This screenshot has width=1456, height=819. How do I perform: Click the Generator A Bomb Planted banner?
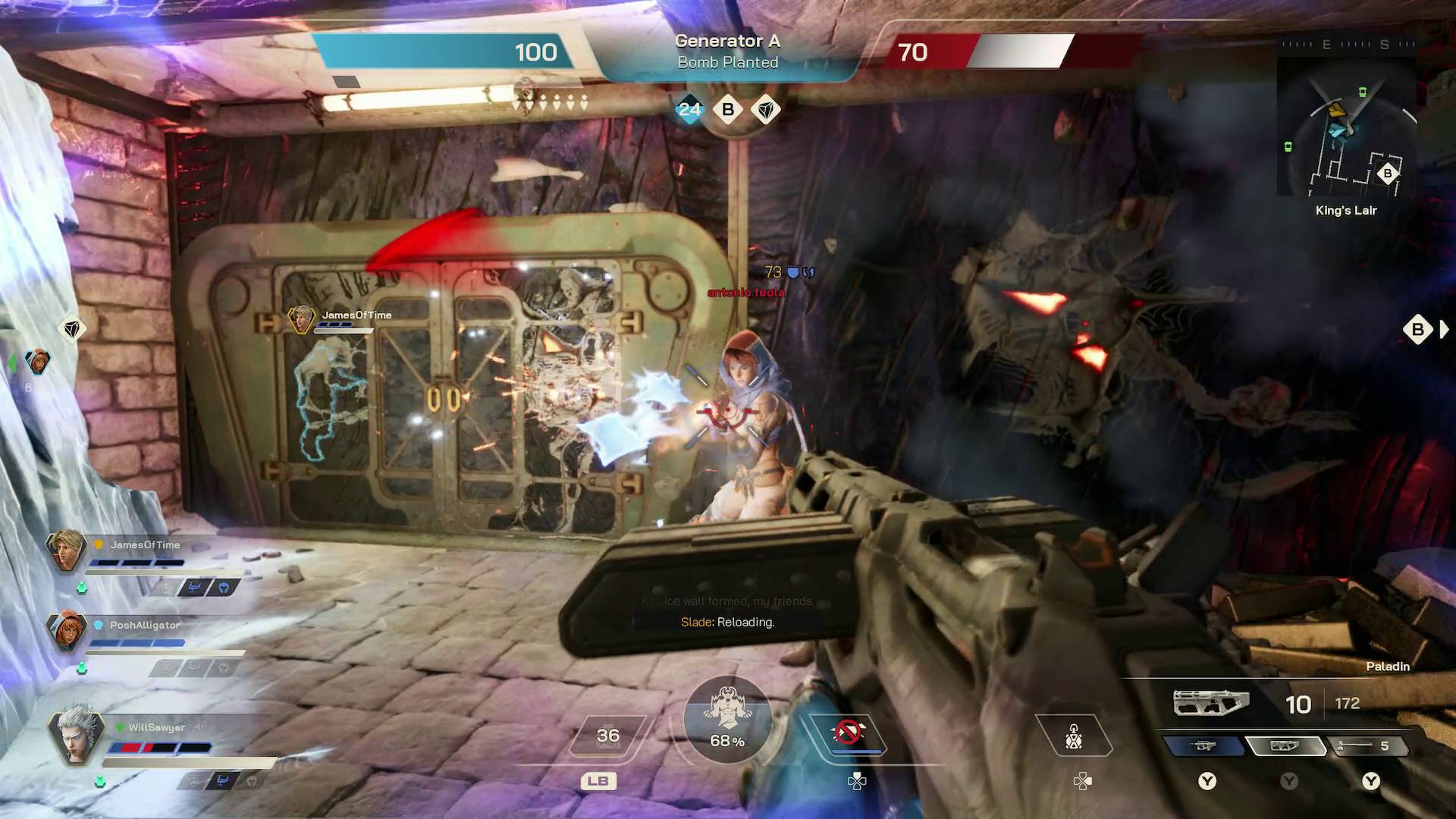pos(728,52)
